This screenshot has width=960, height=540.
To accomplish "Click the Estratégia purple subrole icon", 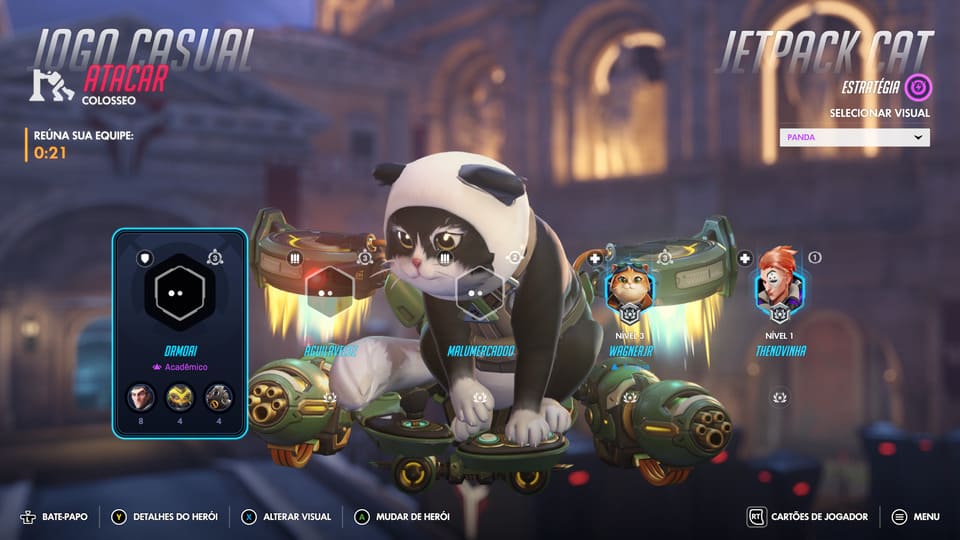I will [918, 87].
